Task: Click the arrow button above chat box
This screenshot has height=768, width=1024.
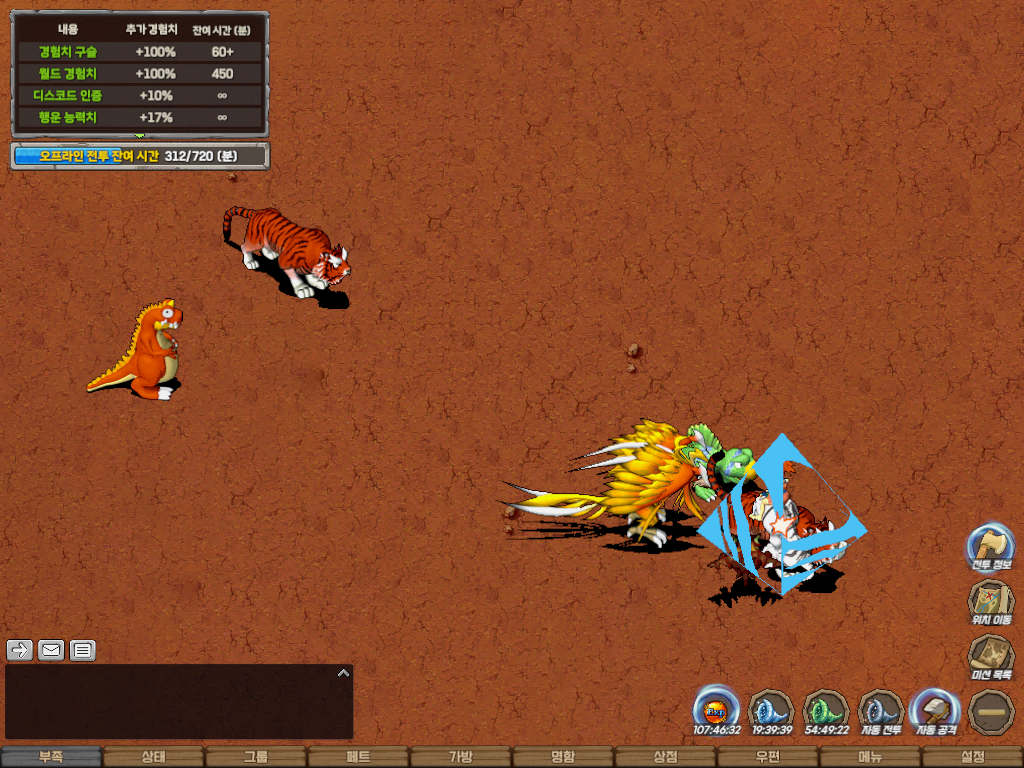Action: (20, 651)
